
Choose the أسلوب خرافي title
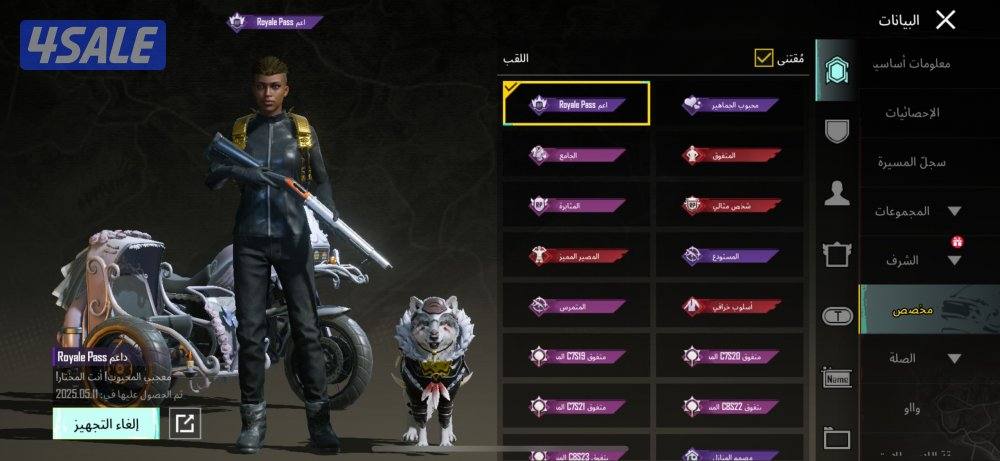[x=730, y=306]
